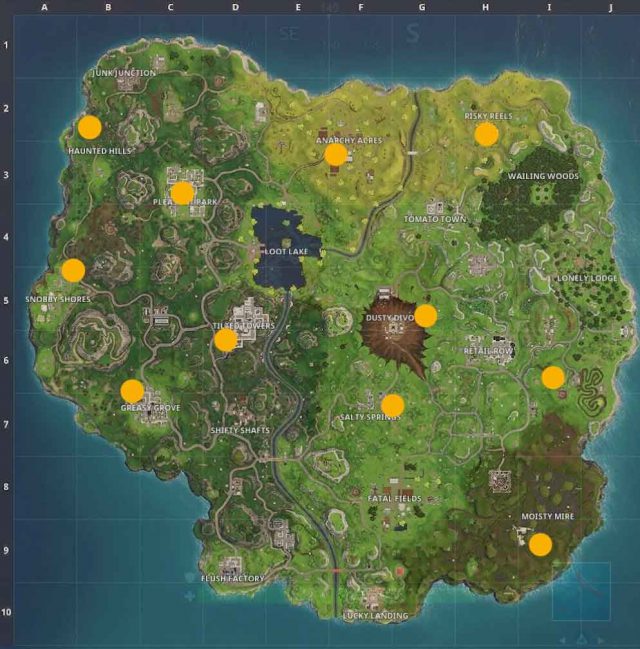The height and width of the screenshot is (649, 640).
Task: Click the Dusty Divot orange marker
Action: click(426, 316)
